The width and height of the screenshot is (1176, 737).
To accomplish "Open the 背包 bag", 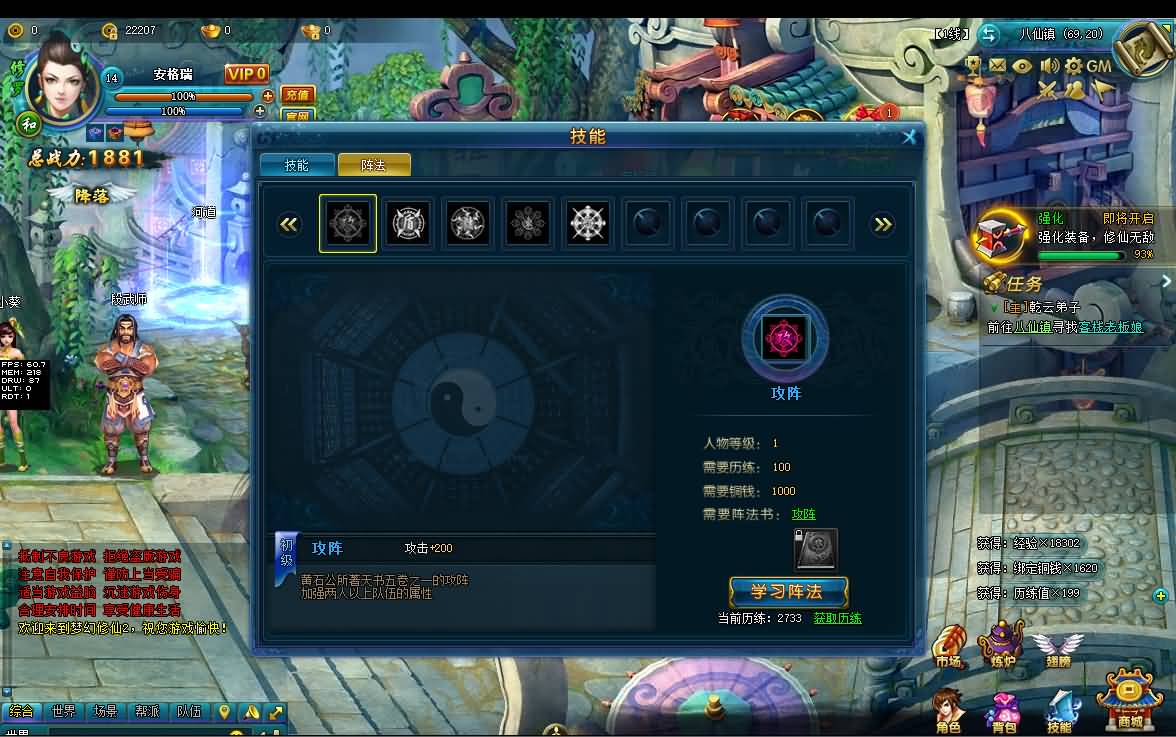I will (x=1004, y=709).
